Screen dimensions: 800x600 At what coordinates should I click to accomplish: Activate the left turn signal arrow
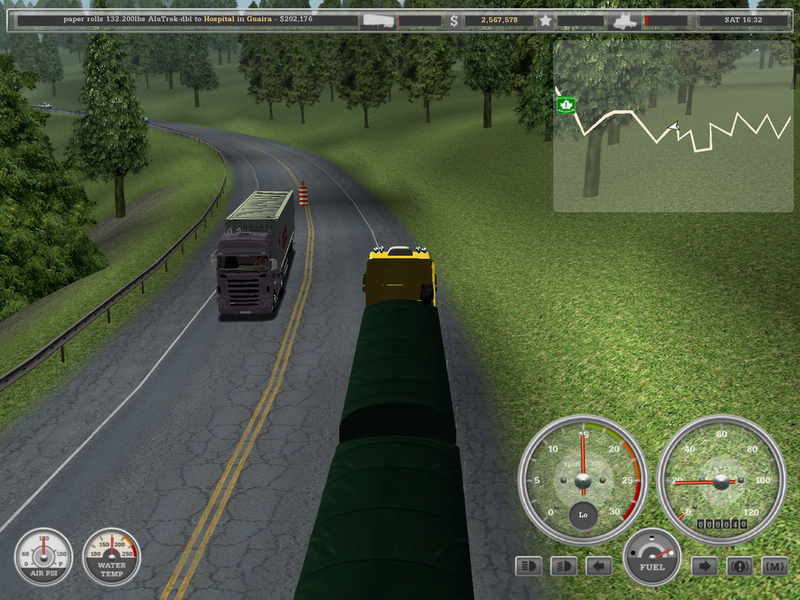pyautogui.click(x=599, y=566)
